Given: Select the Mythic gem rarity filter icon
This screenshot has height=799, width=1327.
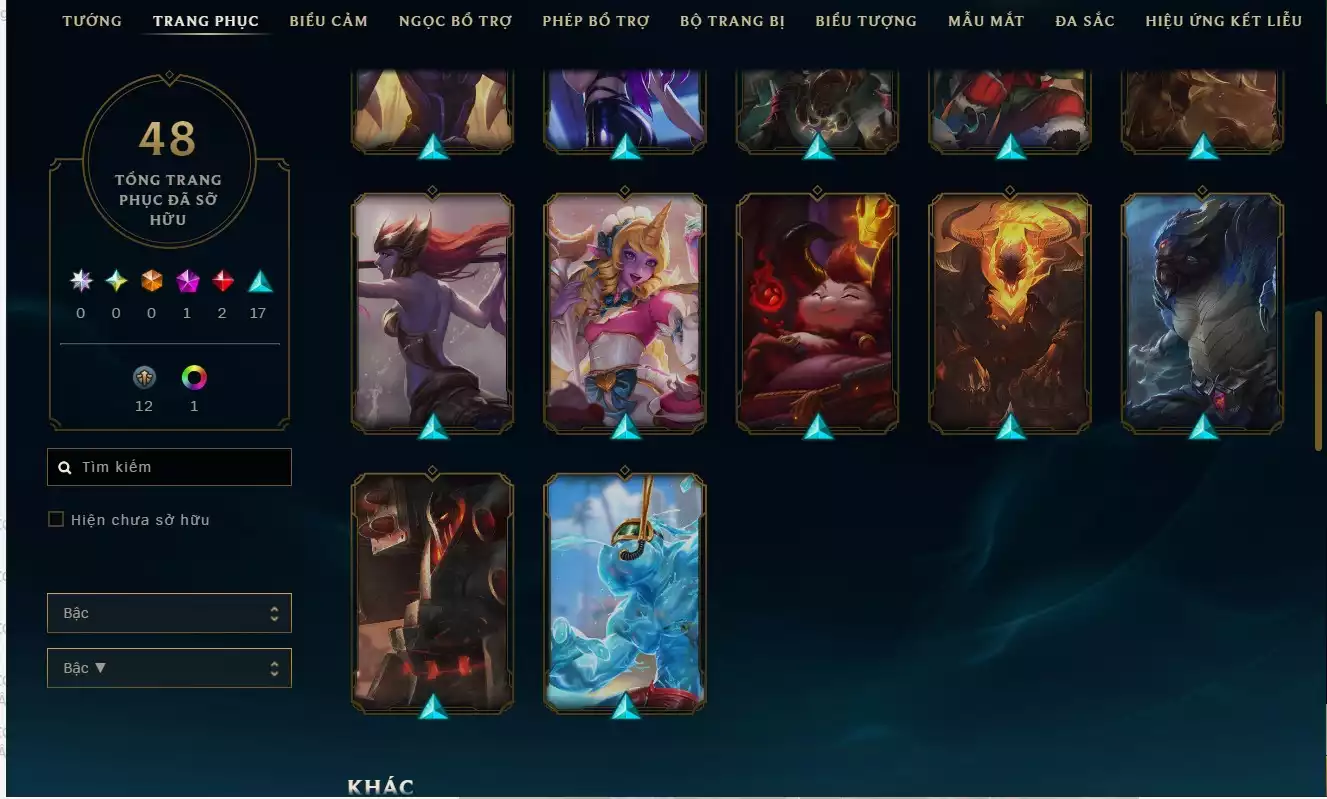Looking at the screenshot, I should click(115, 281).
